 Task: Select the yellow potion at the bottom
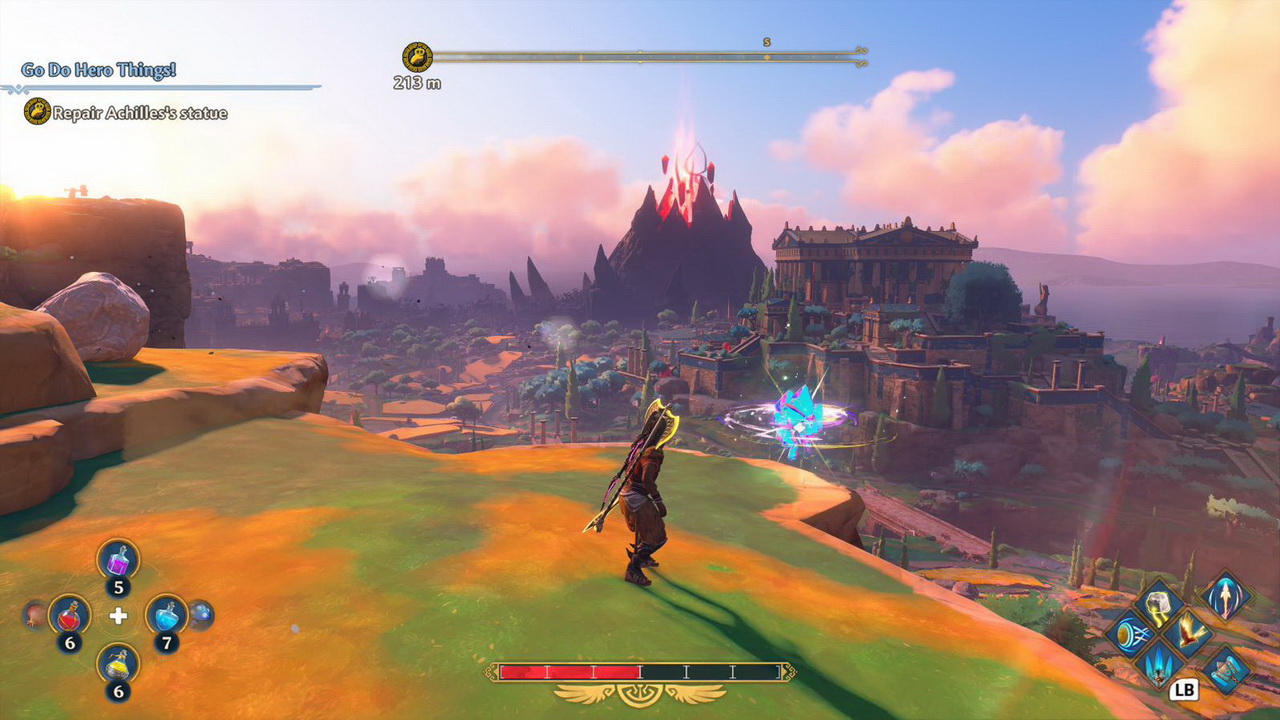118,663
